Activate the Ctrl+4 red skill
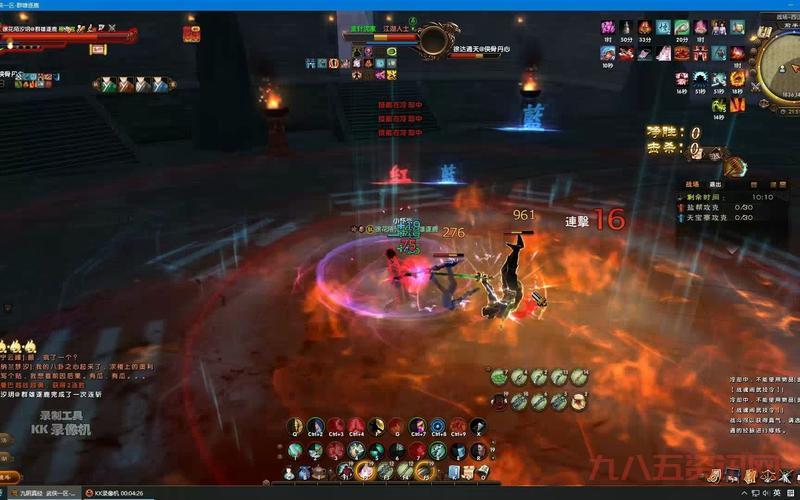The width and height of the screenshot is (800, 500). [357, 427]
